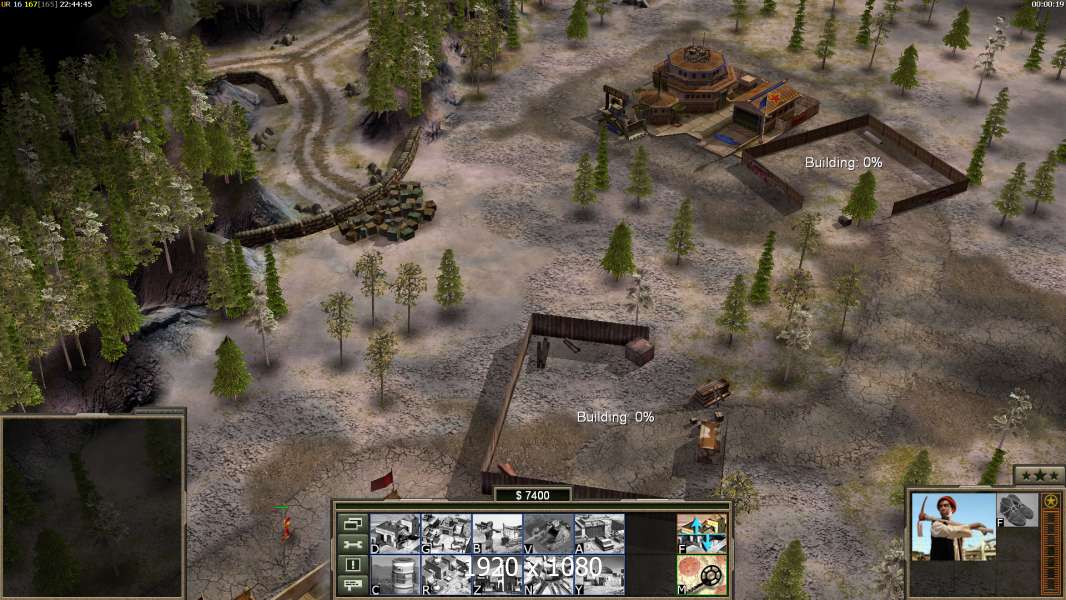Image resolution: width=1066 pixels, height=600 pixels.
Task: Pick the build icon labeled Y
Action: click(x=598, y=574)
